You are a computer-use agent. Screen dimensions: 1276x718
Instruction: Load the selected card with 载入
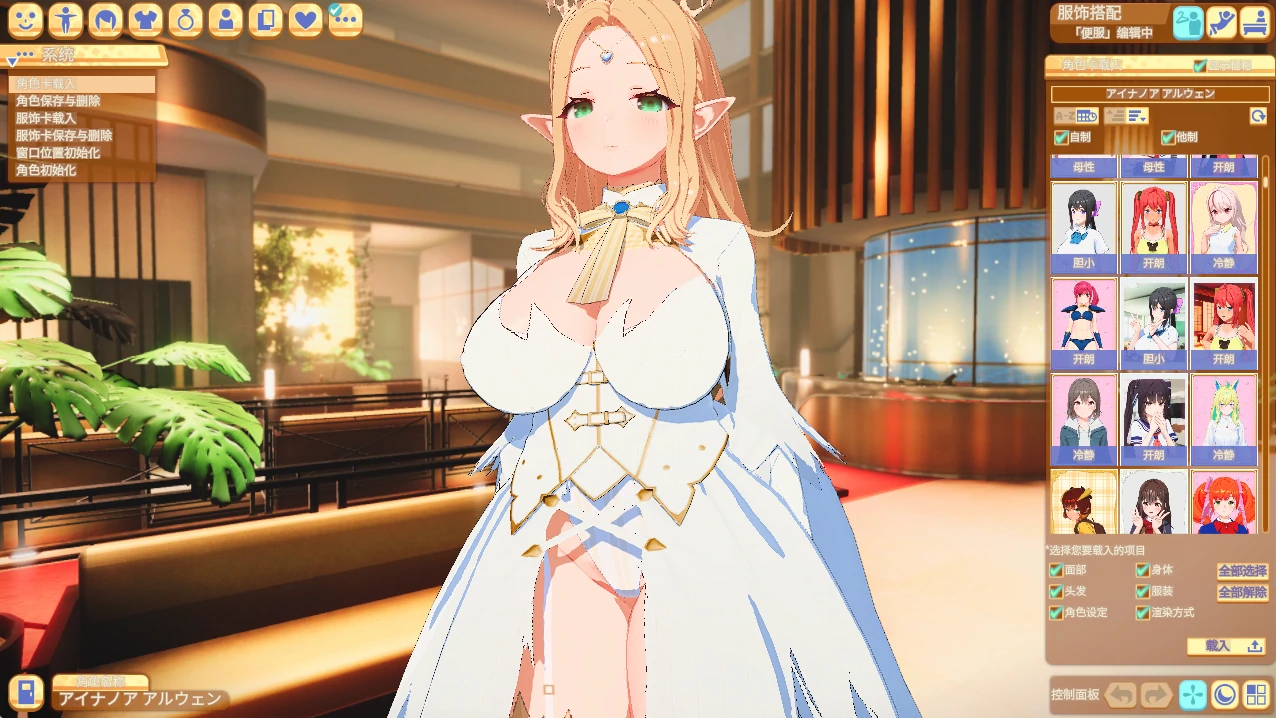click(x=1226, y=646)
